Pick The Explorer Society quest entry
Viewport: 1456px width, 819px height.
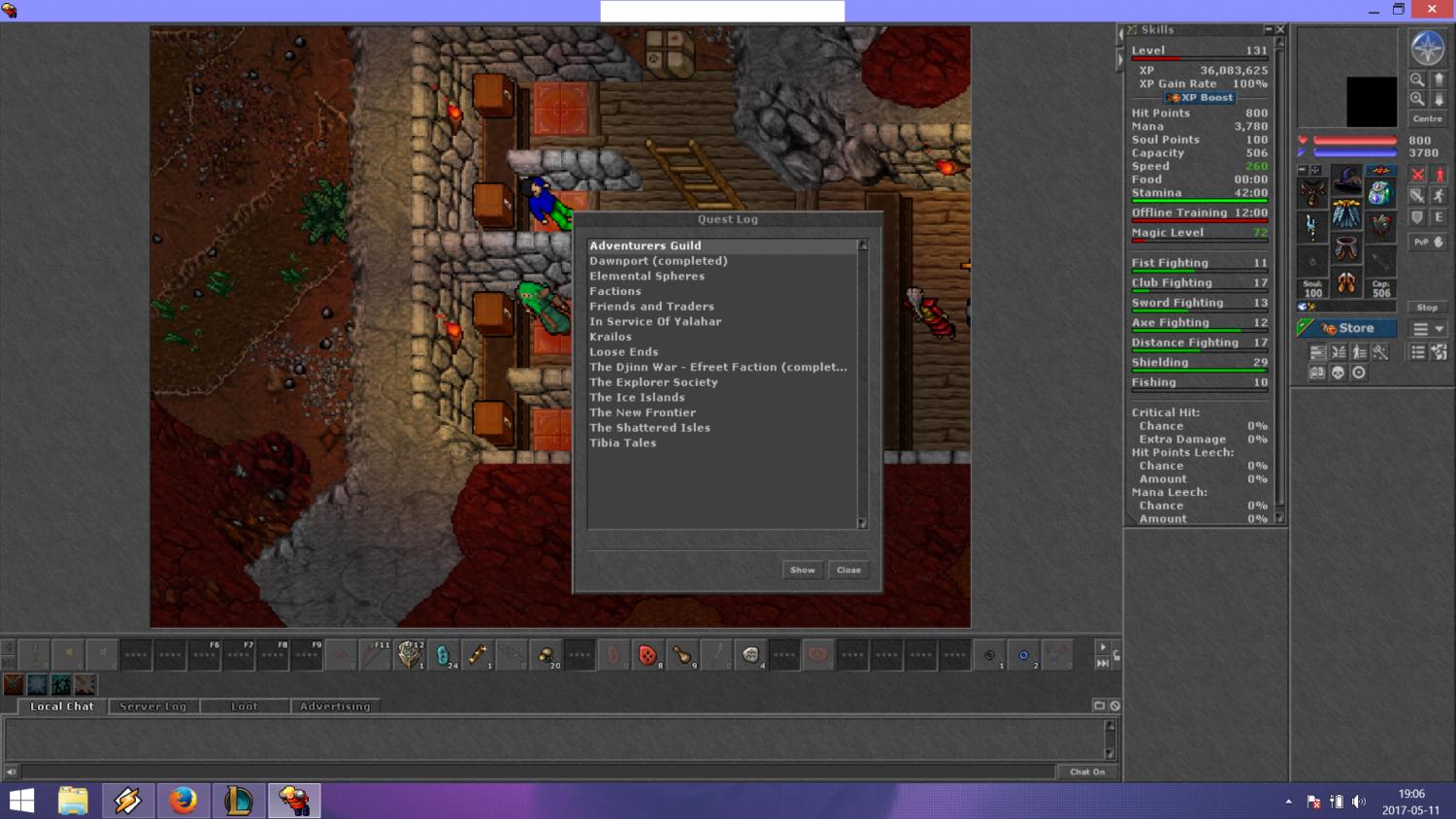[x=653, y=382]
